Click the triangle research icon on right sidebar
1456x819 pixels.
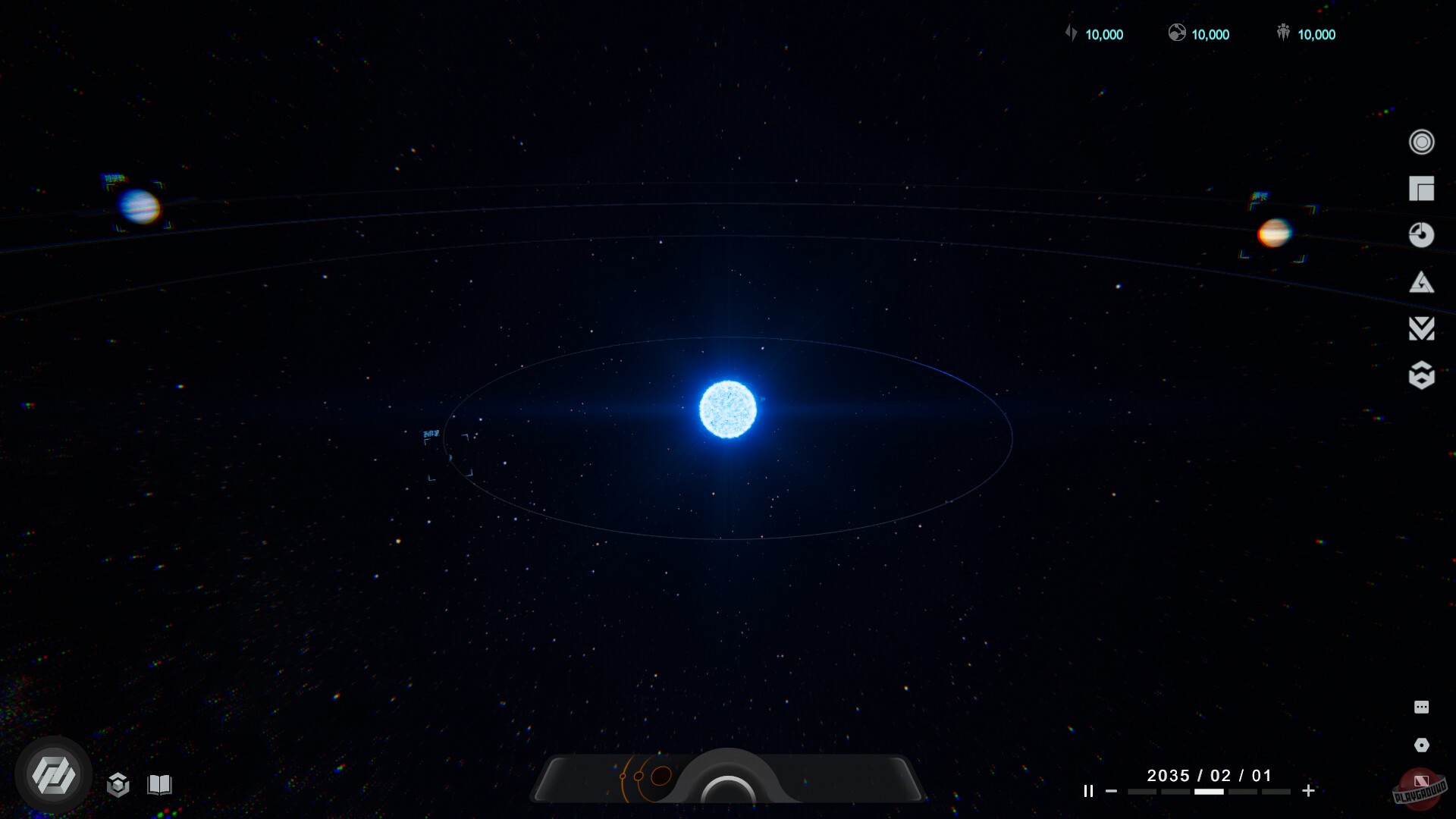1423,282
